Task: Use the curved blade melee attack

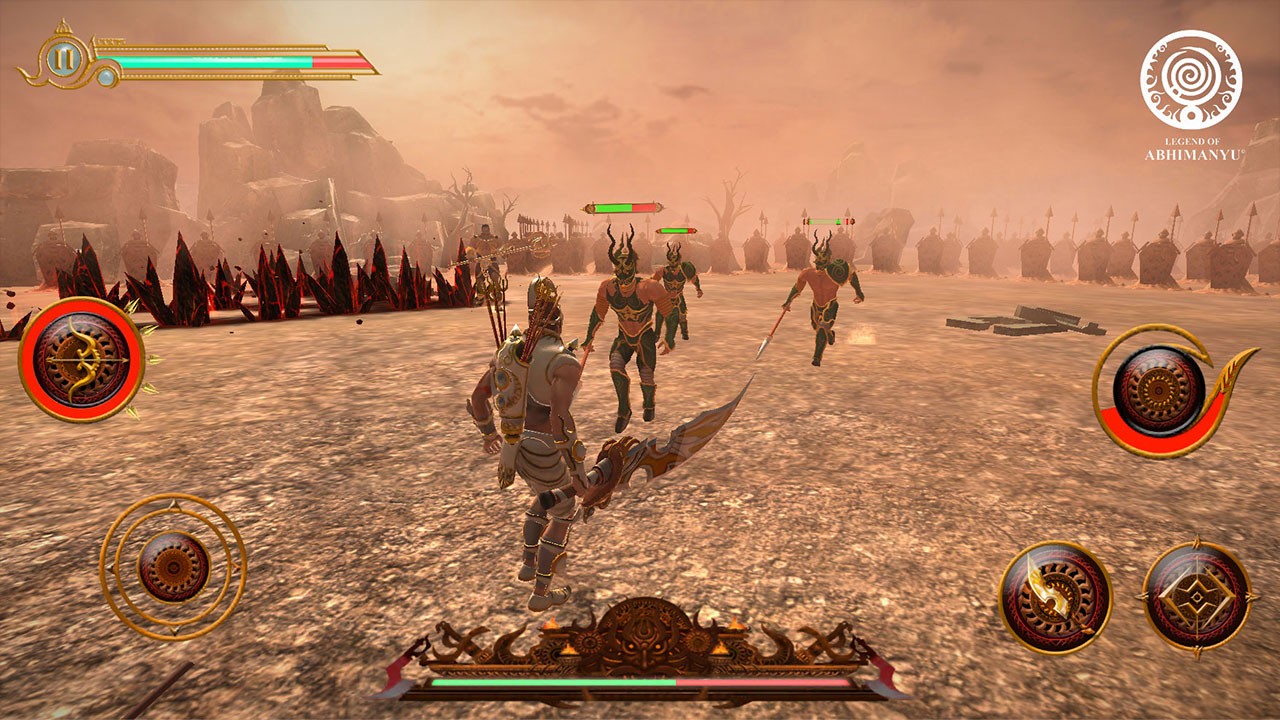Action: point(1055,597)
